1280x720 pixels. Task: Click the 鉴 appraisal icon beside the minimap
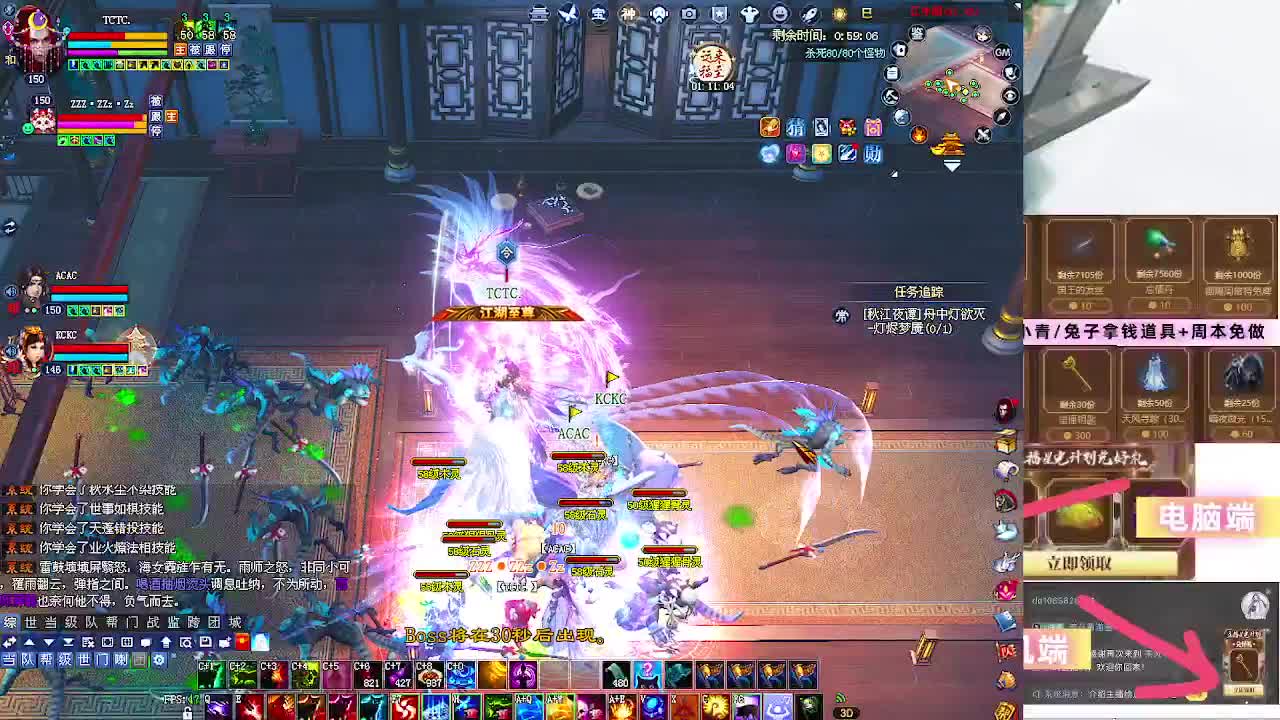click(917, 34)
